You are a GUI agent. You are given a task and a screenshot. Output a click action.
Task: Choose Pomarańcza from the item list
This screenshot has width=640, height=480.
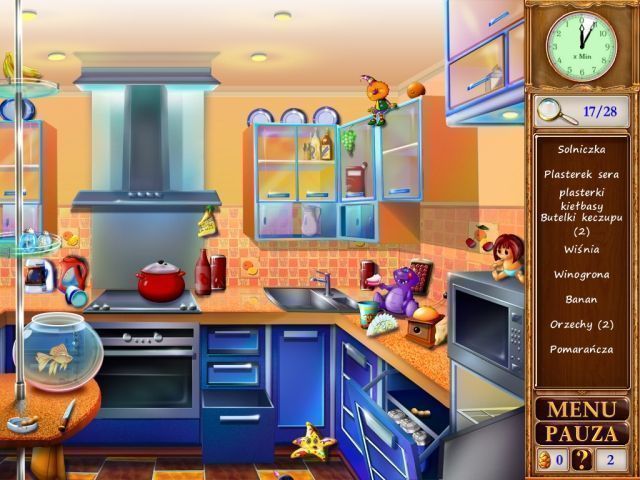click(x=581, y=349)
